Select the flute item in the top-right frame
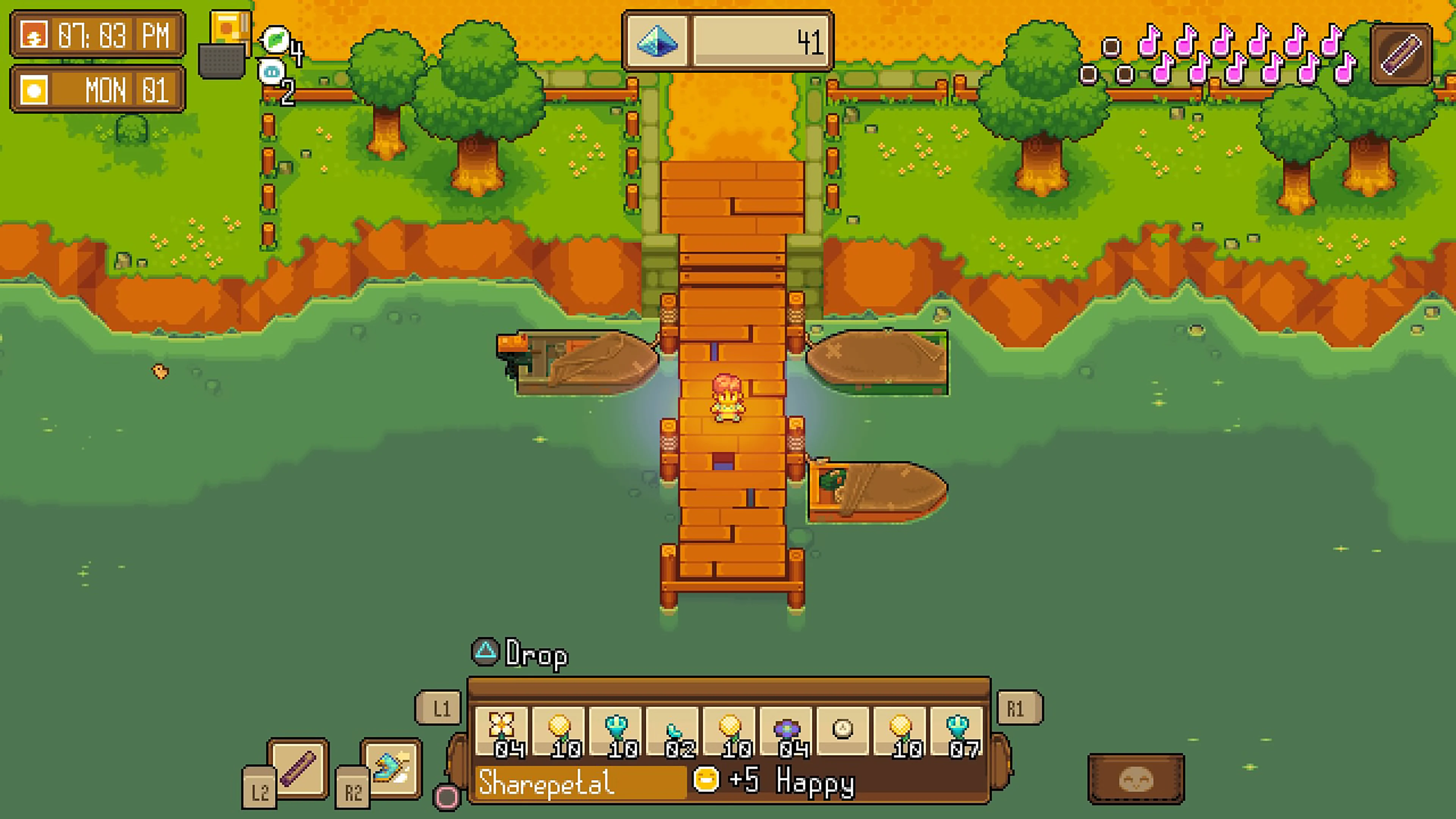This screenshot has width=1456, height=819. [1401, 53]
